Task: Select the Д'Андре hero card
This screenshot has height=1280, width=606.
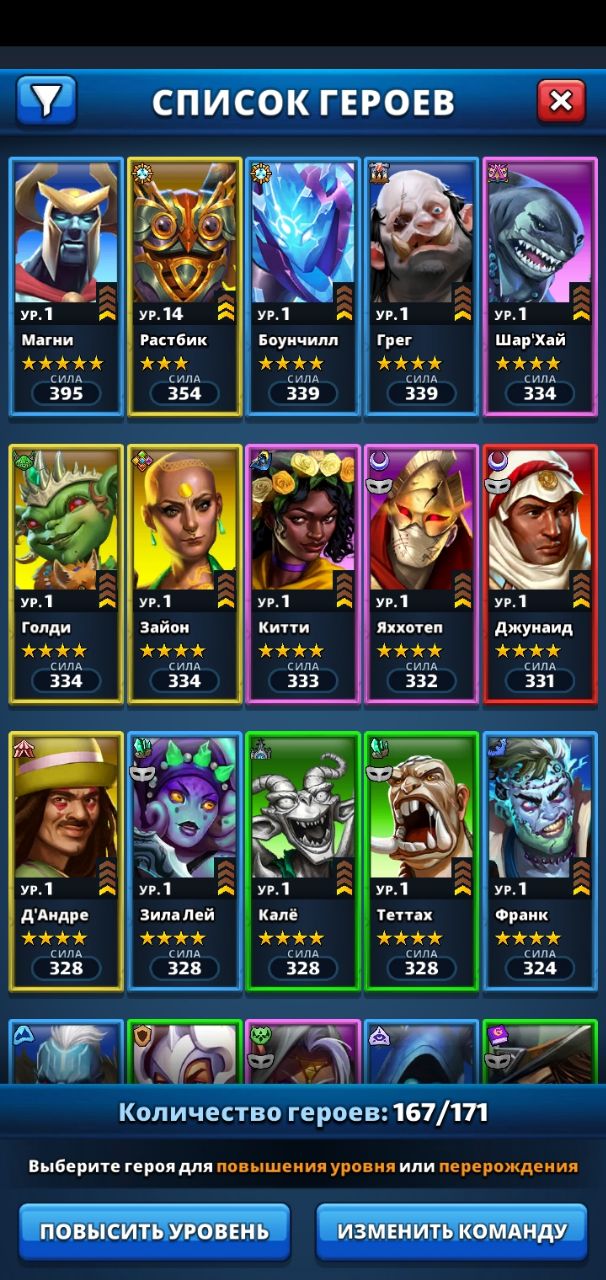Action: point(66,861)
